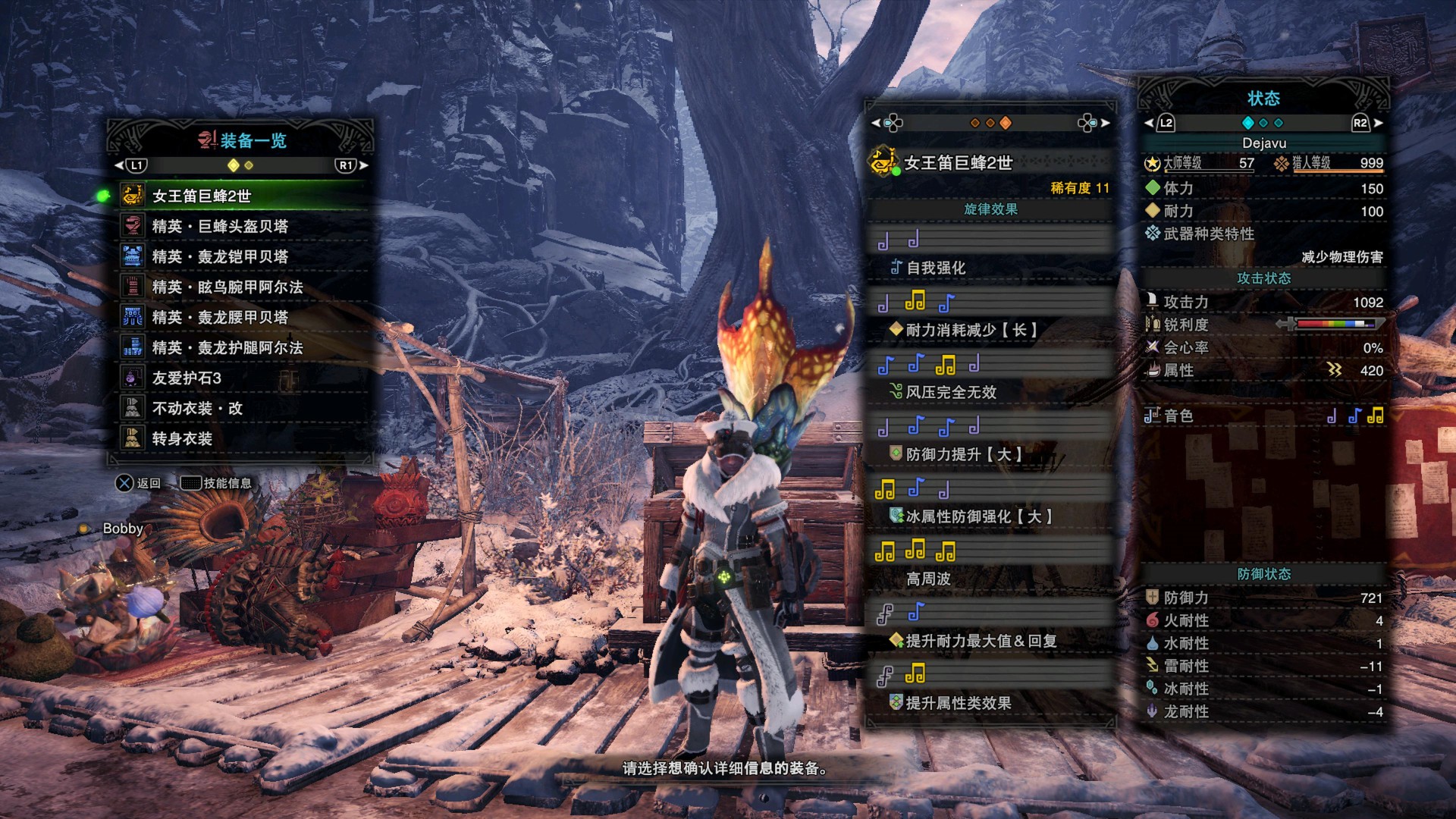The width and height of the screenshot is (1456, 819).
Task: Select the 风压完全无效 melody row
Action: point(951,392)
